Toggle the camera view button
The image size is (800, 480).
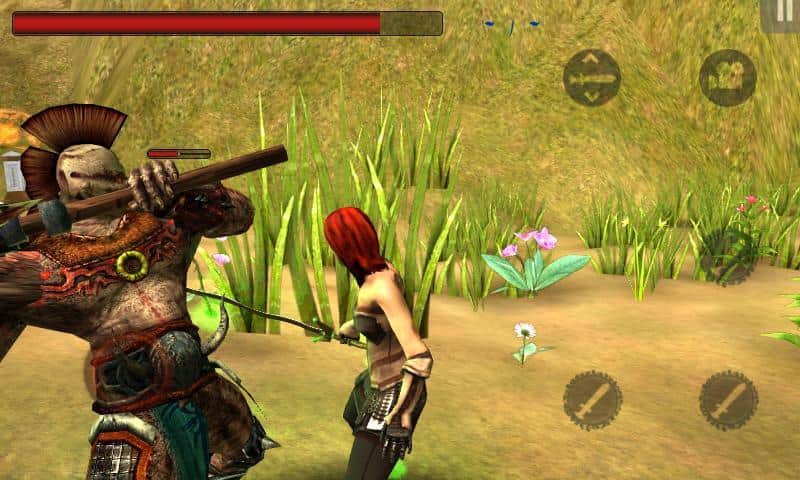[727, 78]
